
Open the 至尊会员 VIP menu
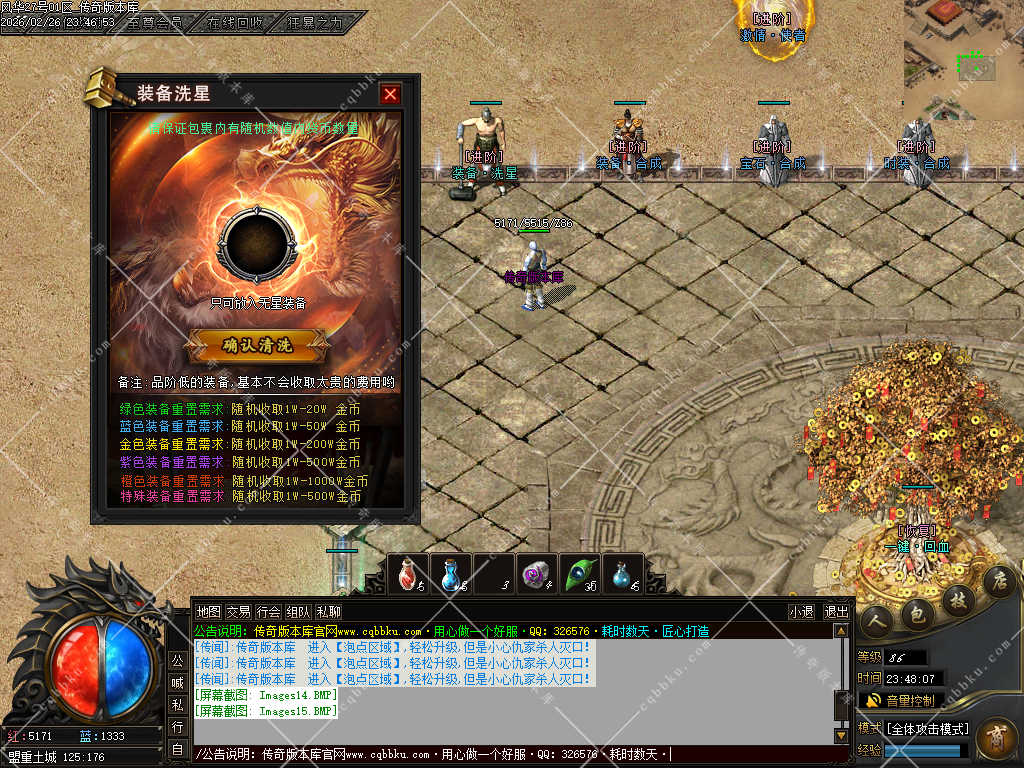click(154, 21)
